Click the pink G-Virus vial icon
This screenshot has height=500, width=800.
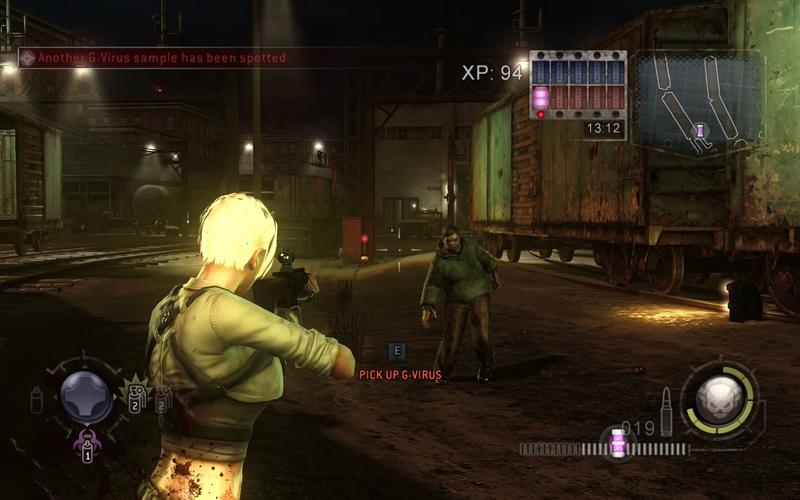click(618, 443)
